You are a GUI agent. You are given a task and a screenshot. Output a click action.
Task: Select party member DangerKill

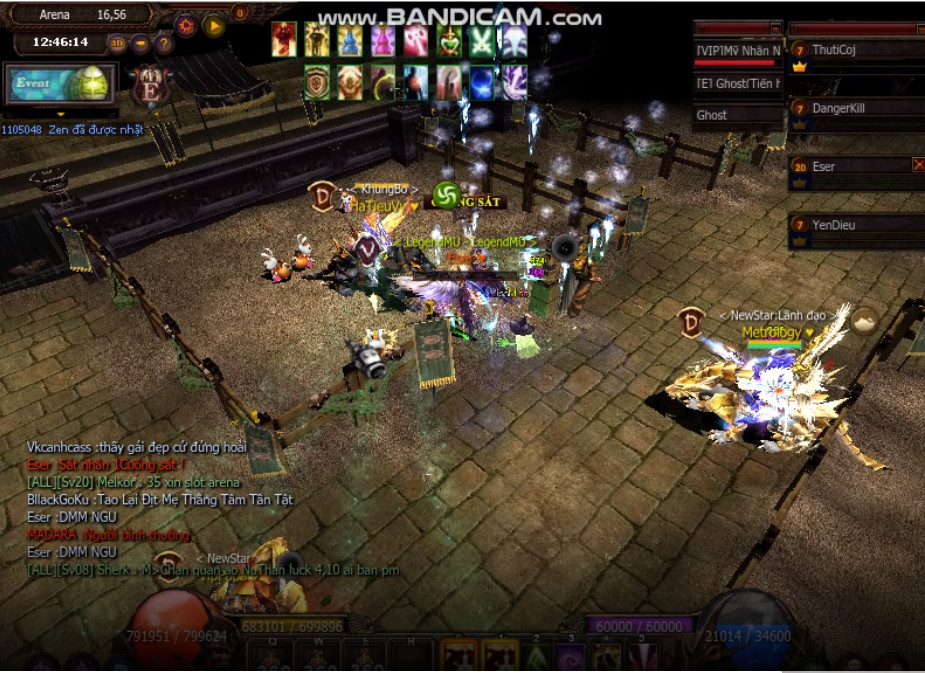(x=855, y=107)
